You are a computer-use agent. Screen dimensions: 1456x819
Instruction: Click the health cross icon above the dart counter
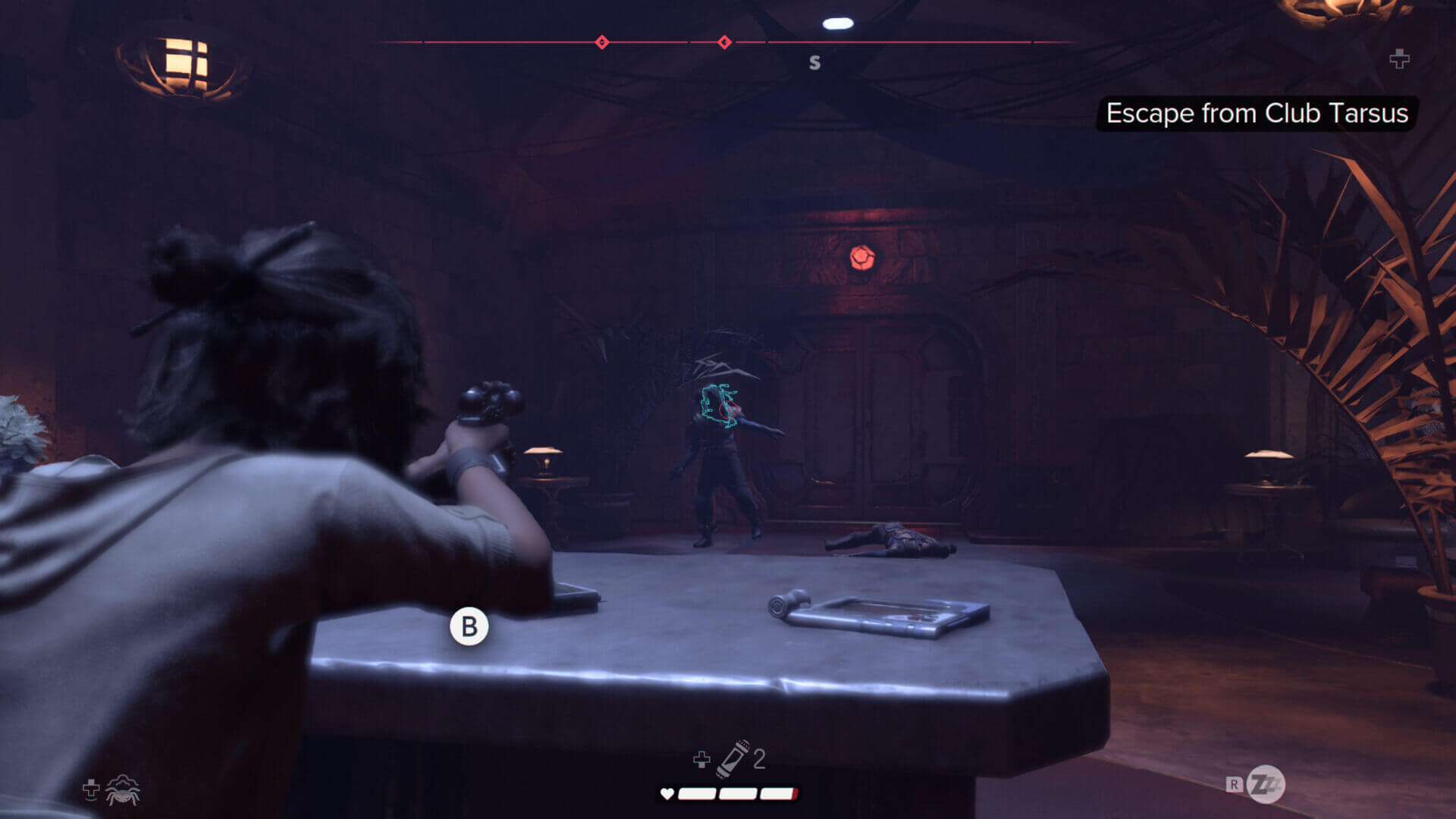pyautogui.click(x=701, y=758)
